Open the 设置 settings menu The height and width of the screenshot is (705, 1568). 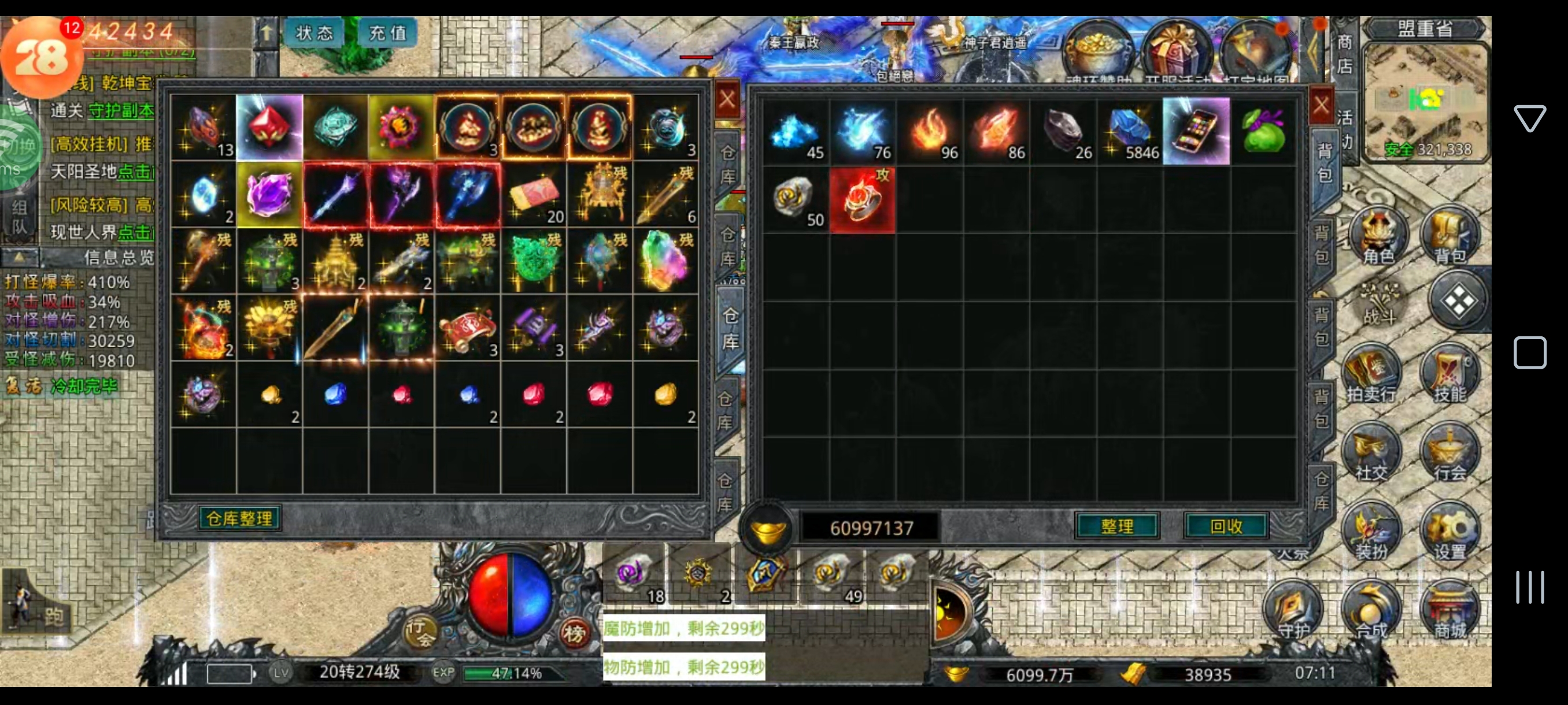tap(1449, 532)
